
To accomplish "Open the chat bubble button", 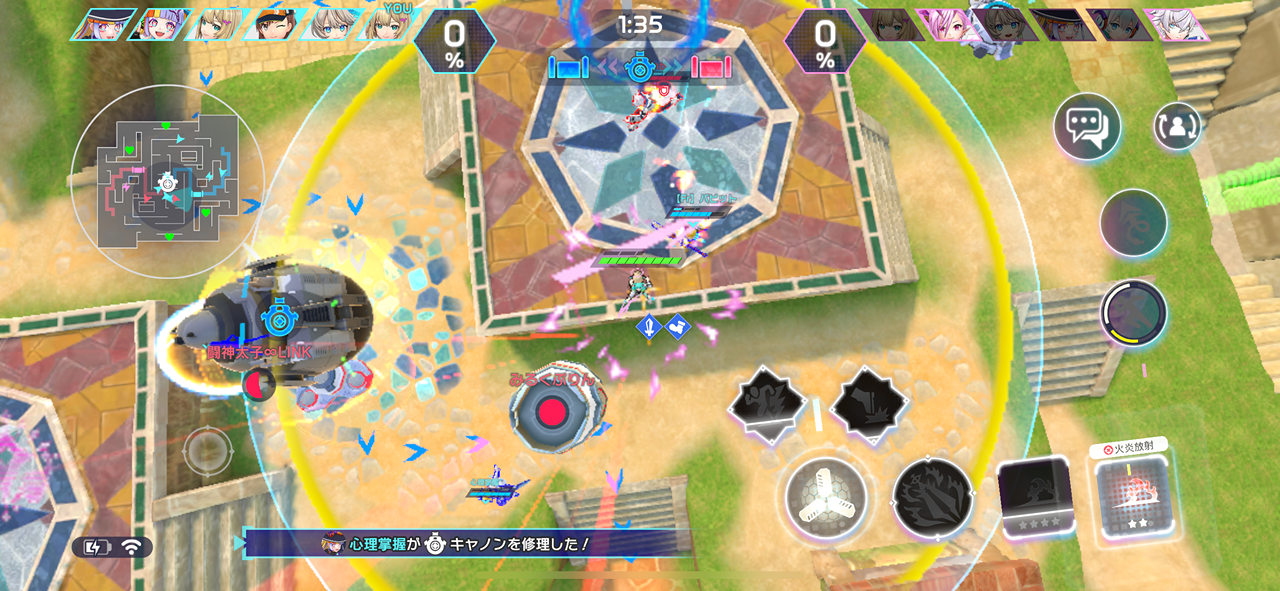I will tap(1086, 127).
